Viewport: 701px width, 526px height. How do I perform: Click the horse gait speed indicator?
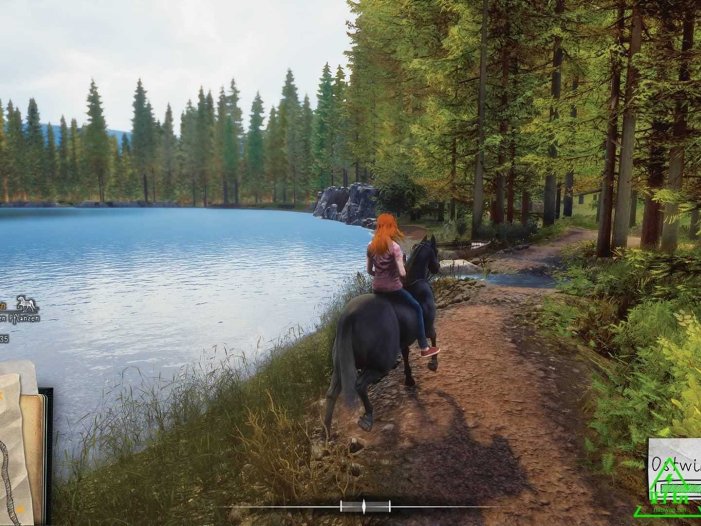pos(365,506)
